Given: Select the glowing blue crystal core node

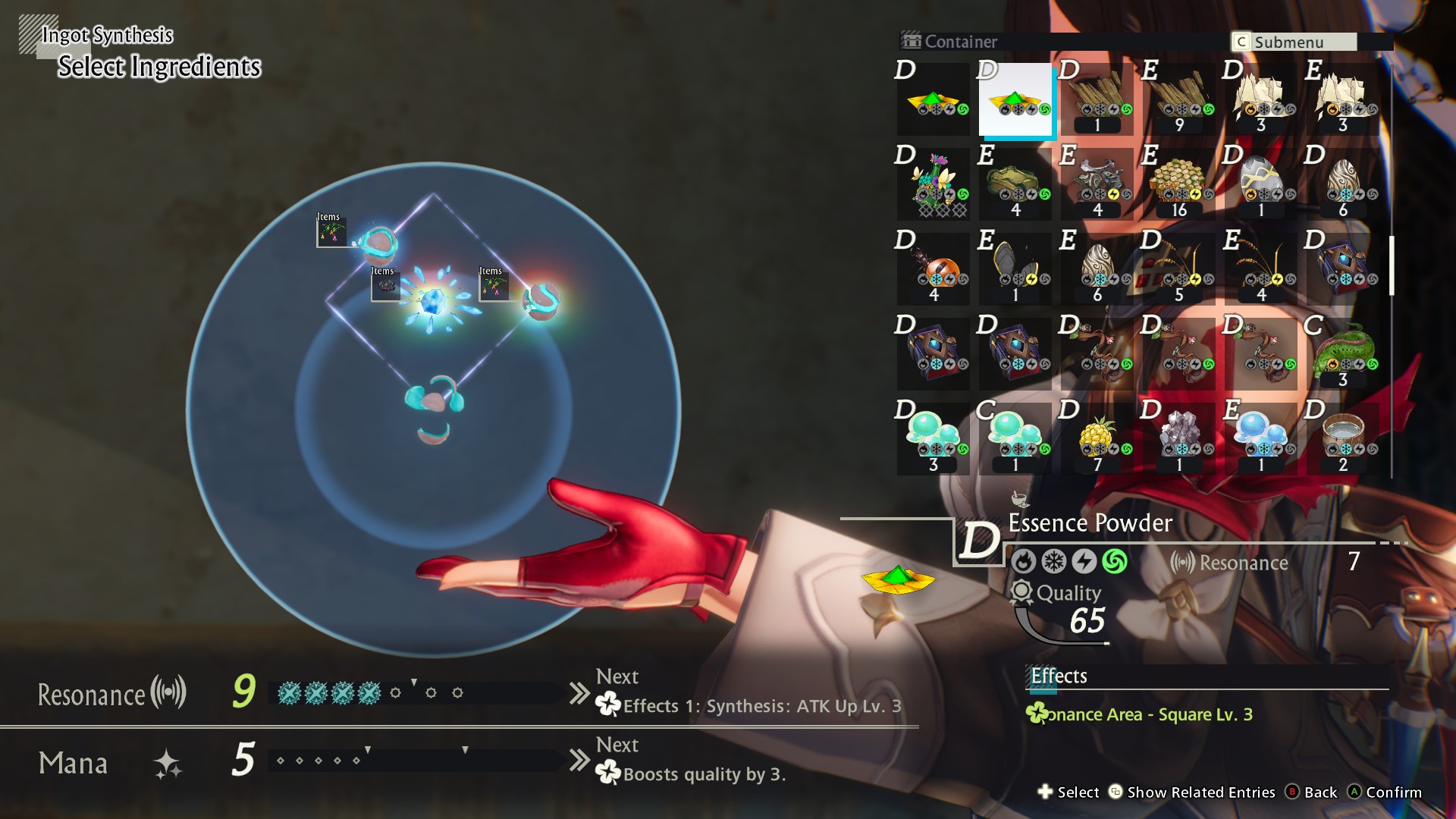Looking at the screenshot, I should (433, 302).
